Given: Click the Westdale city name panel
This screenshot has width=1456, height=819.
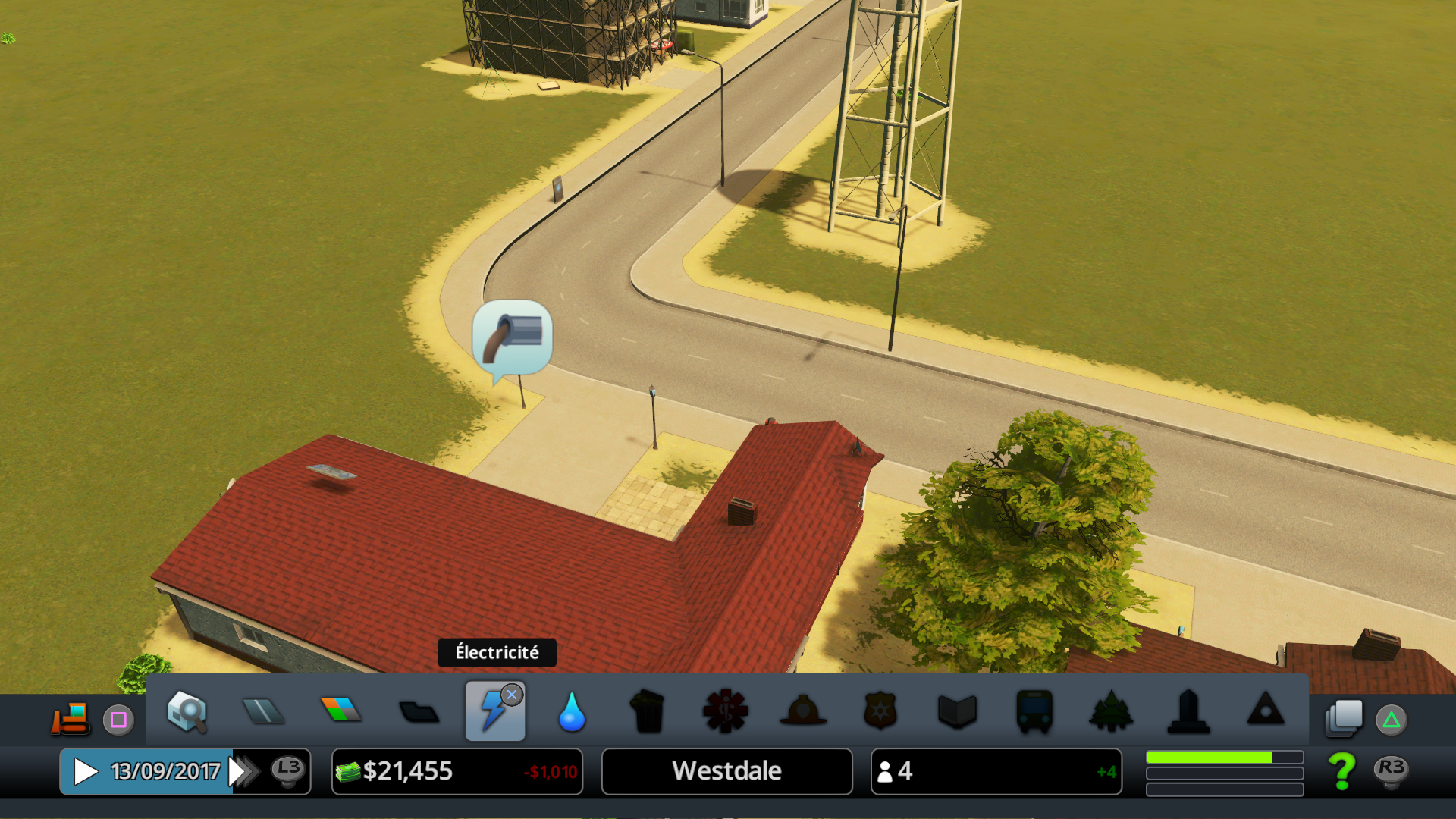Looking at the screenshot, I should pyautogui.click(x=726, y=772).
